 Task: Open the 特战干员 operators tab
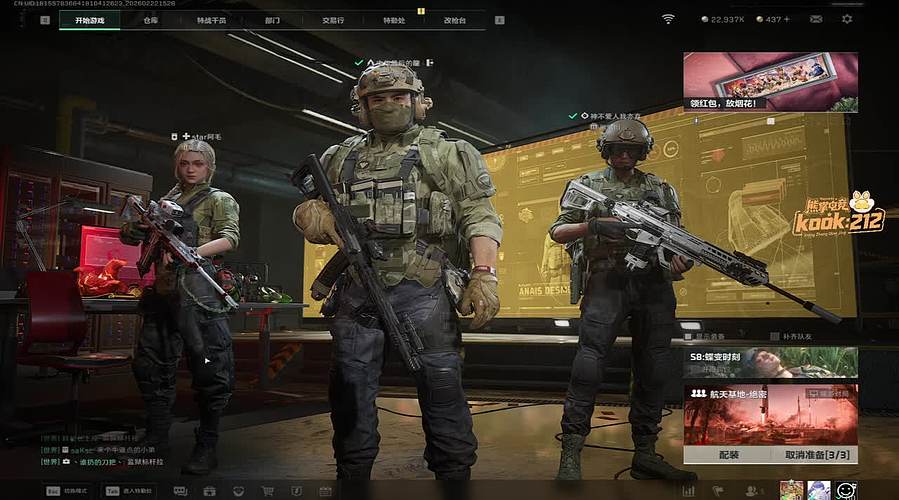tap(211, 19)
